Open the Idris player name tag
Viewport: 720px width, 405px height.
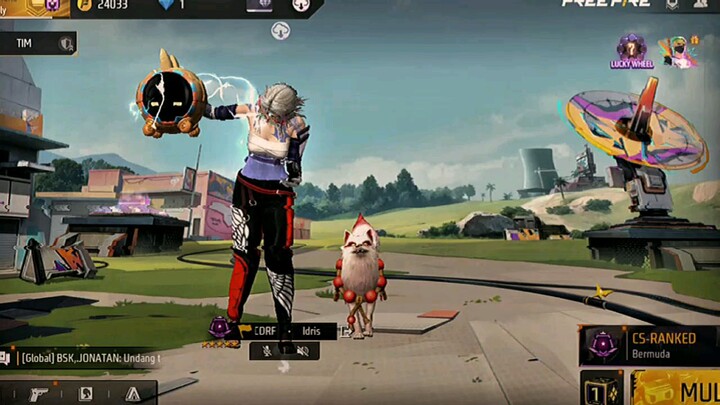(x=312, y=330)
